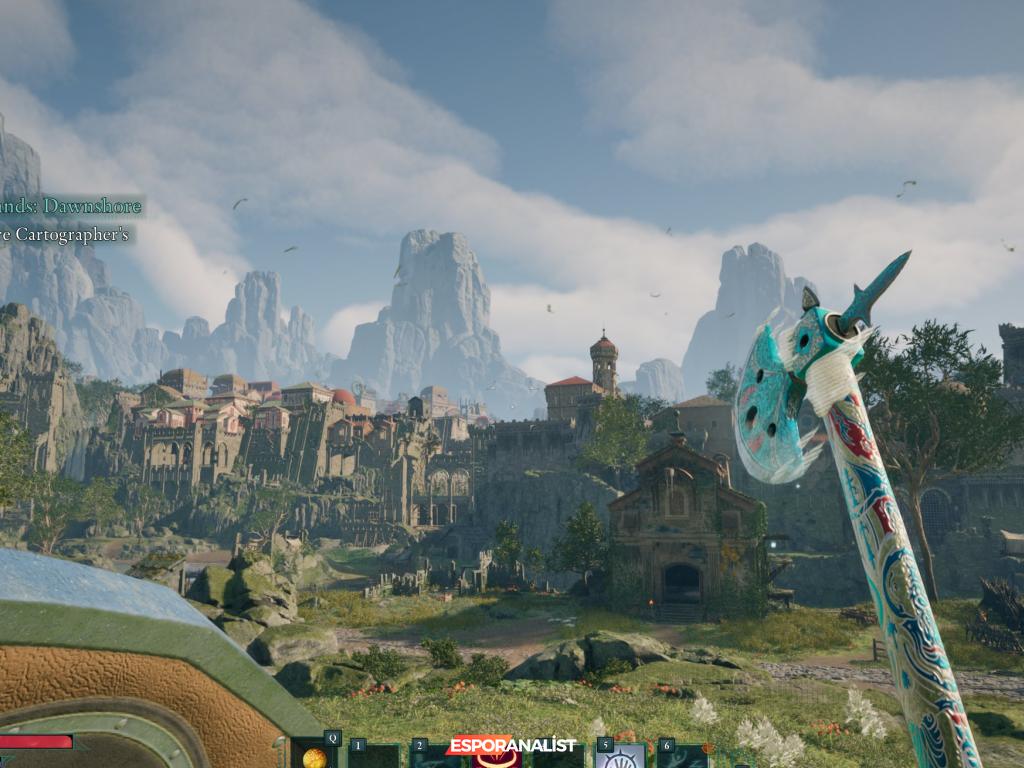This screenshot has height=768, width=1024.
Task: Select the dark teal ability in slot 2
Action: [433, 757]
